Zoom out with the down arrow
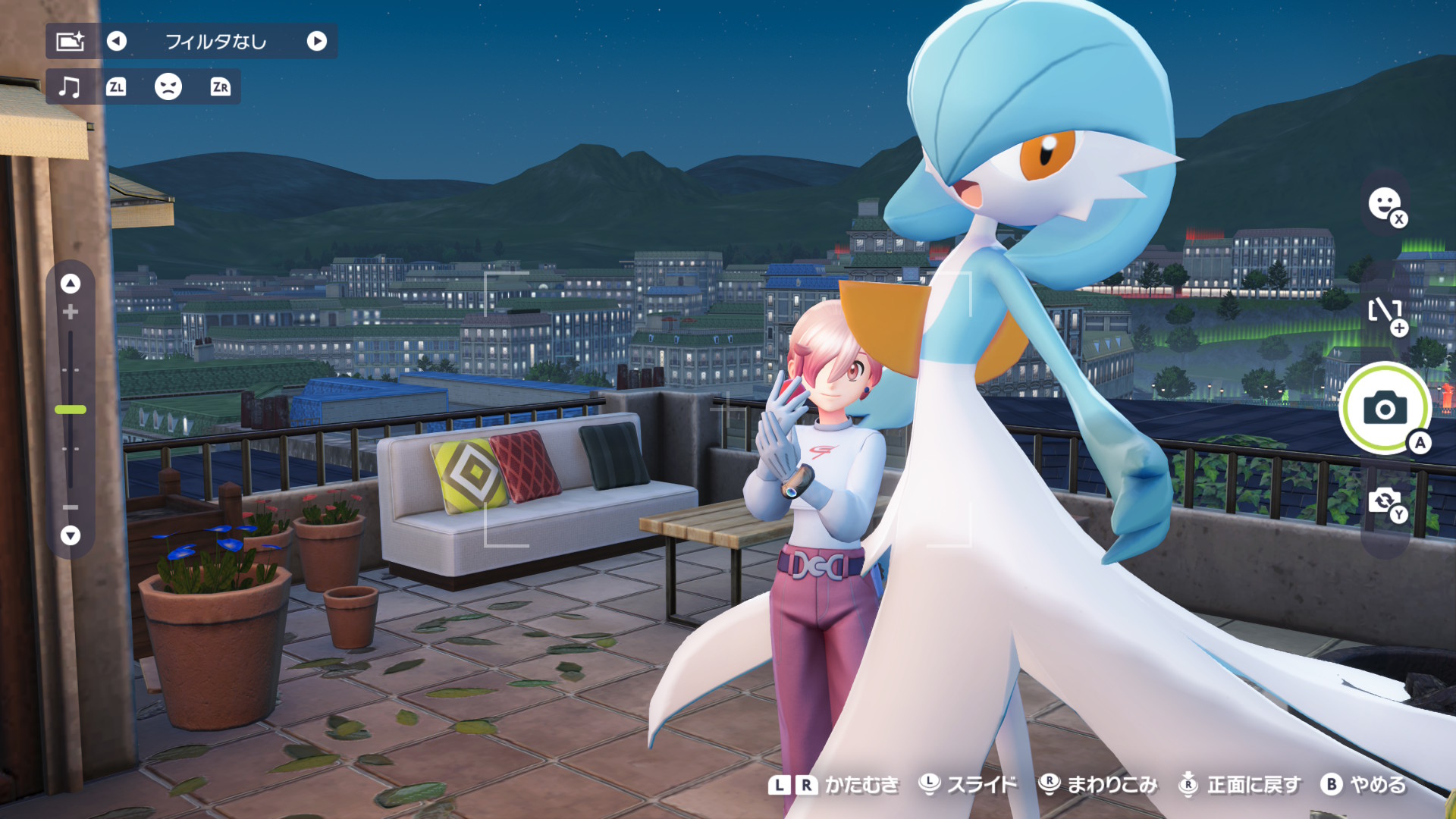Viewport: 1456px width, 819px height. (71, 535)
